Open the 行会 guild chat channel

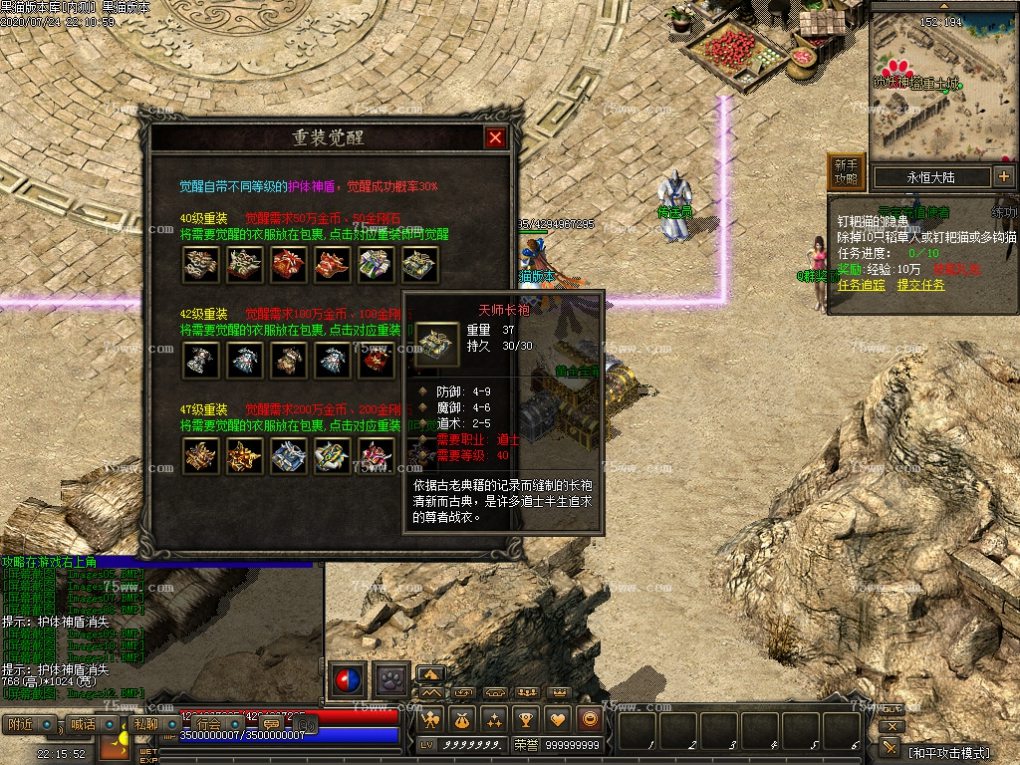(x=208, y=725)
